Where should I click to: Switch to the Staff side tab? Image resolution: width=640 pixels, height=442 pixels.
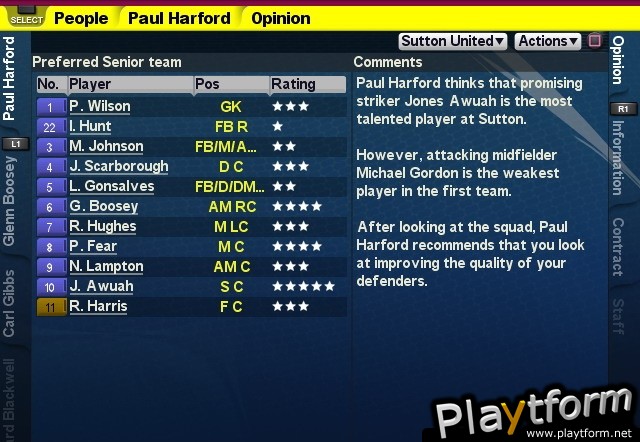(x=619, y=317)
